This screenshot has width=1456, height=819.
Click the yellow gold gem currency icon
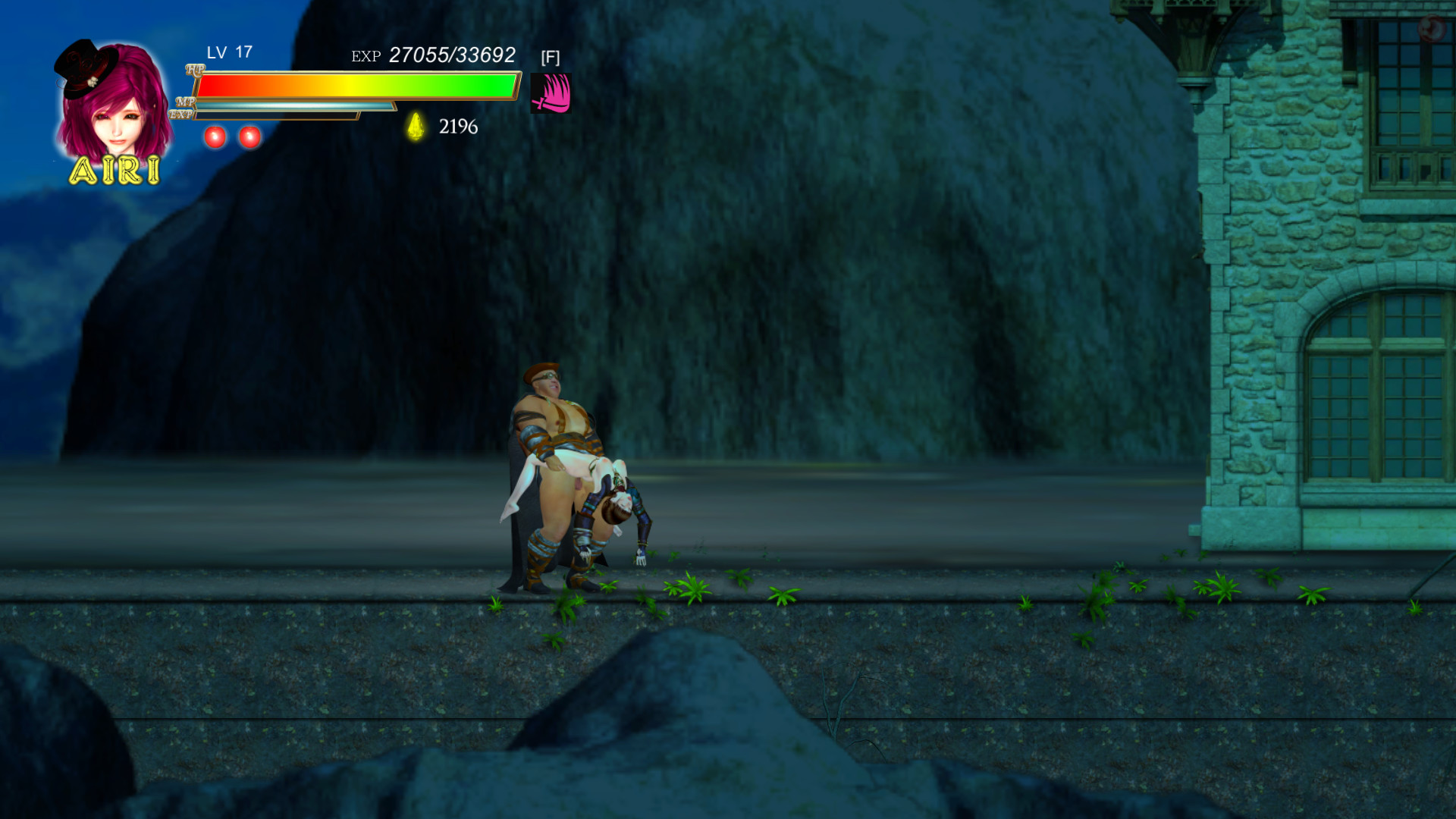point(414,125)
